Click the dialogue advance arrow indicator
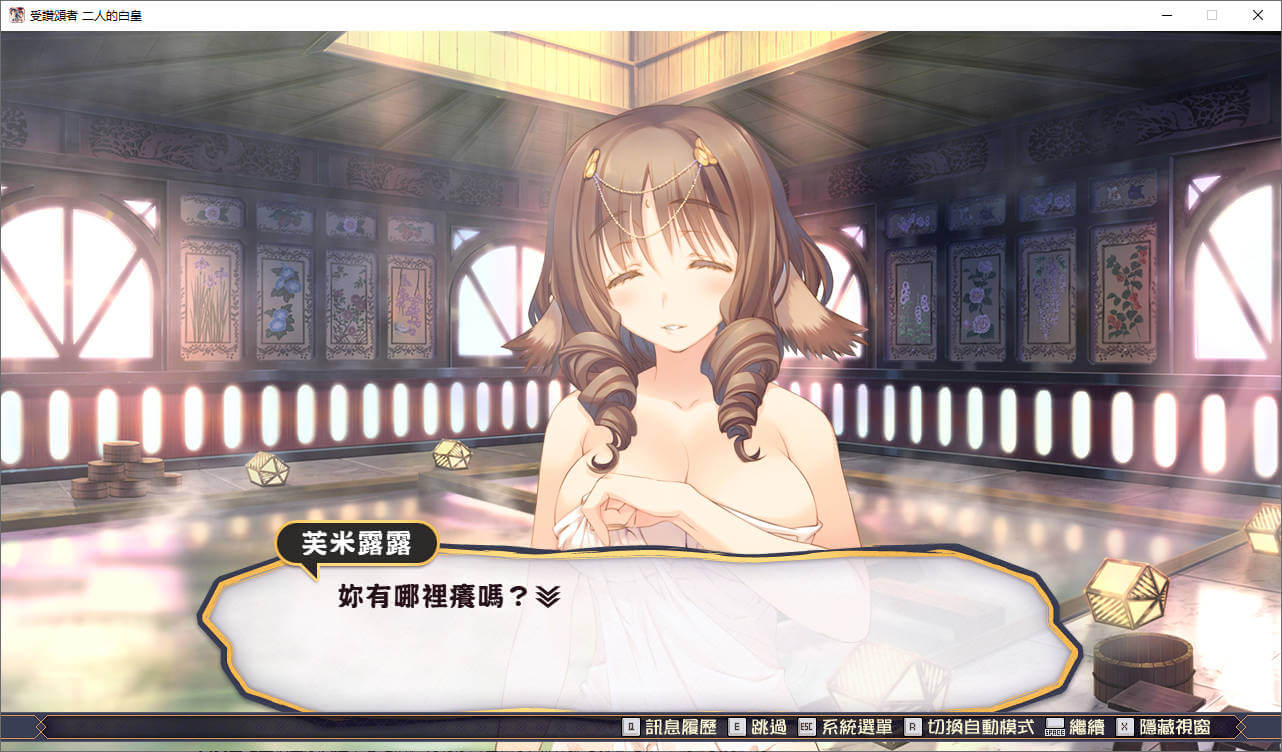This screenshot has height=752, width=1282. pyautogui.click(x=547, y=597)
